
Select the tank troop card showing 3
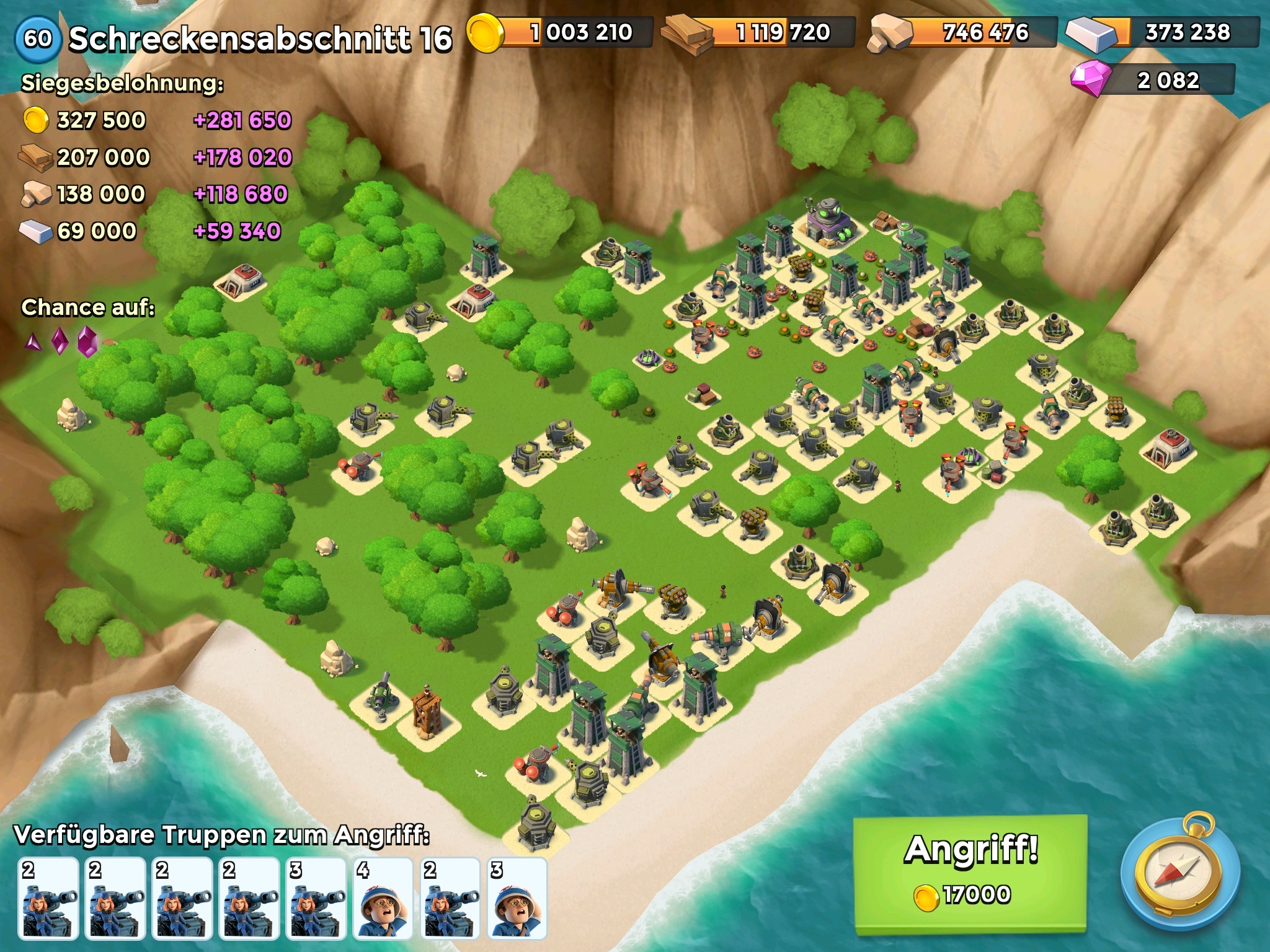coord(316,897)
